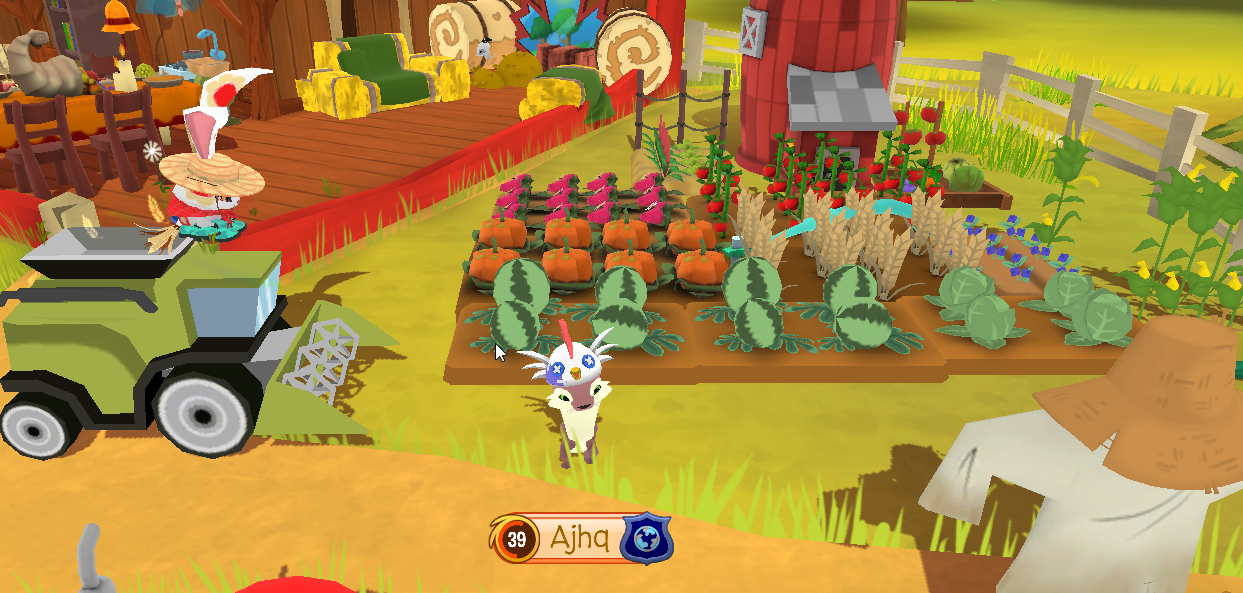Click the blue globe shield badge
The image size is (1243, 593).
pyautogui.click(x=646, y=540)
